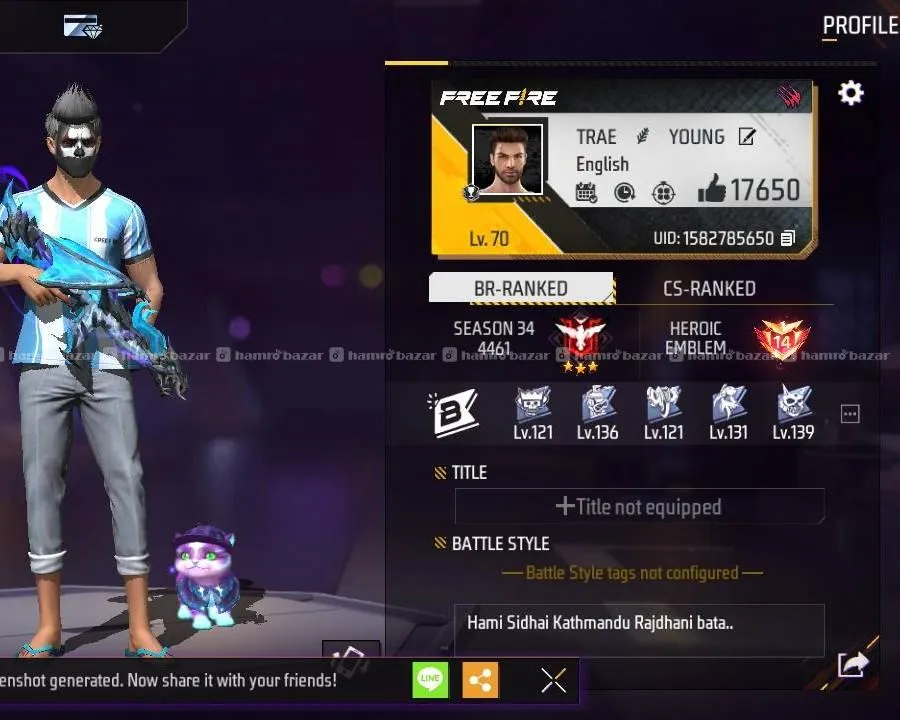Viewport: 900px width, 720px height.
Task: Close the screenshot share bar
Action: pos(553,681)
